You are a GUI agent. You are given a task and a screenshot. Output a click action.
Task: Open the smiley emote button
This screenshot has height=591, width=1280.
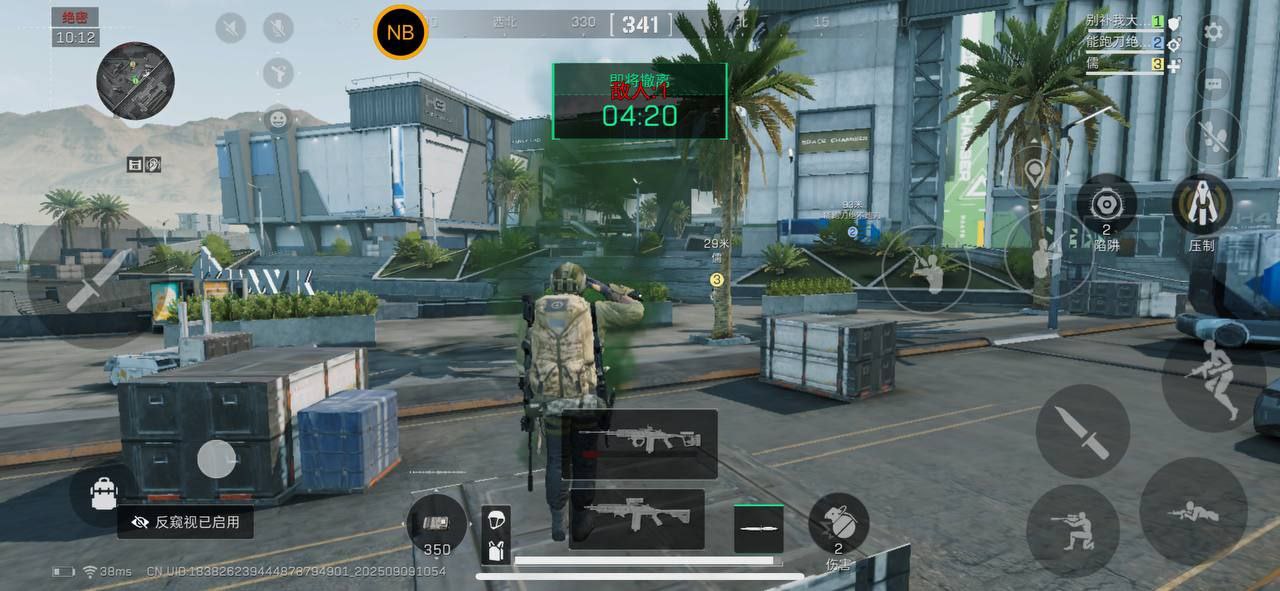[x=278, y=119]
